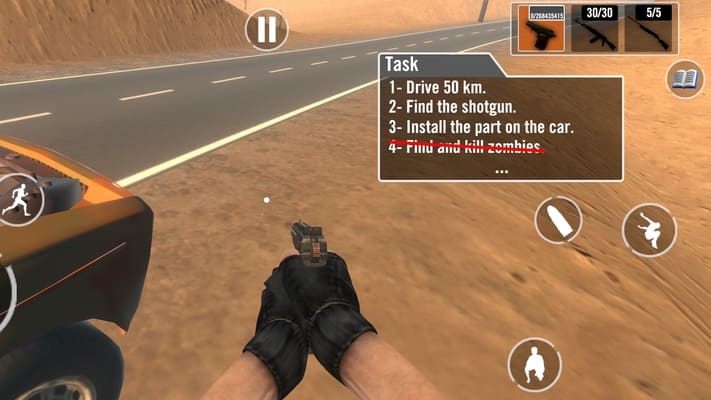Tap the bullet reload button

[558, 220]
